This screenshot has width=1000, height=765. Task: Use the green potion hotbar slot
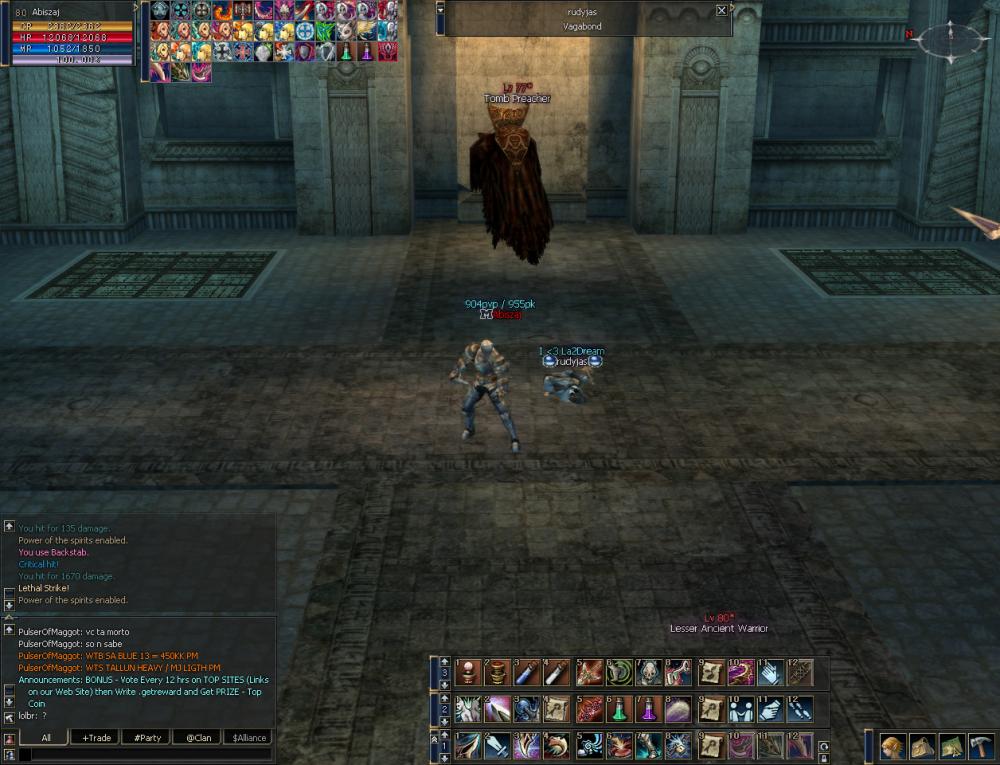[x=619, y=709]
